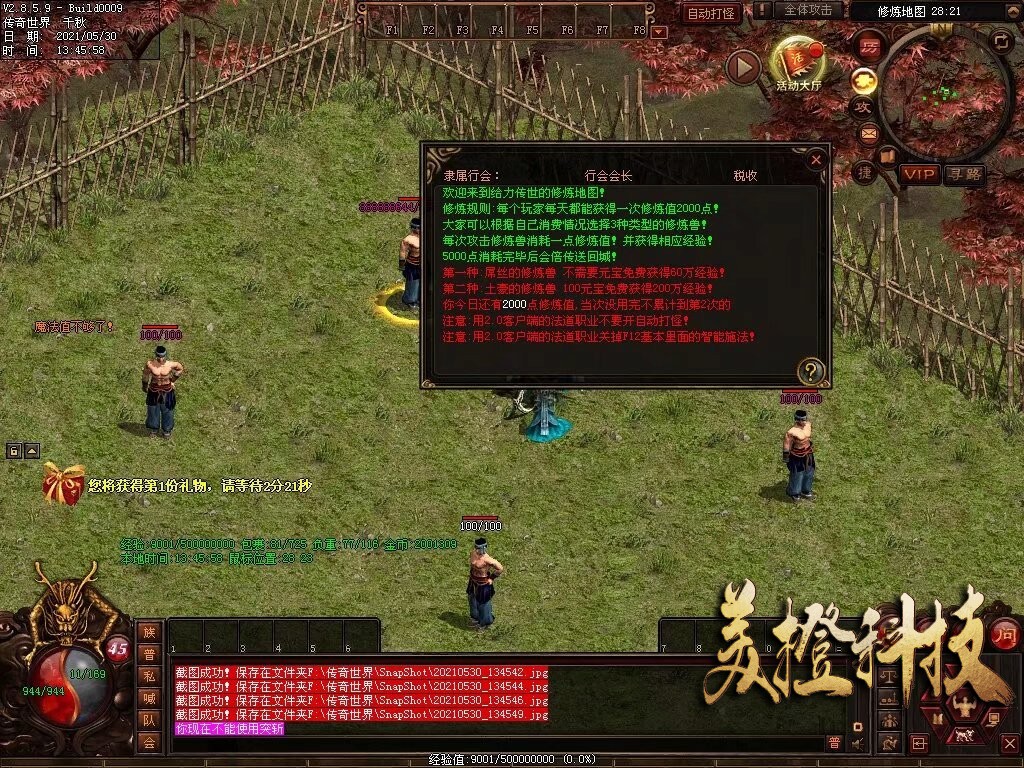The image size is (1024, 768).
Task: Select the 队 team chat channel
Action: point(149,720)
